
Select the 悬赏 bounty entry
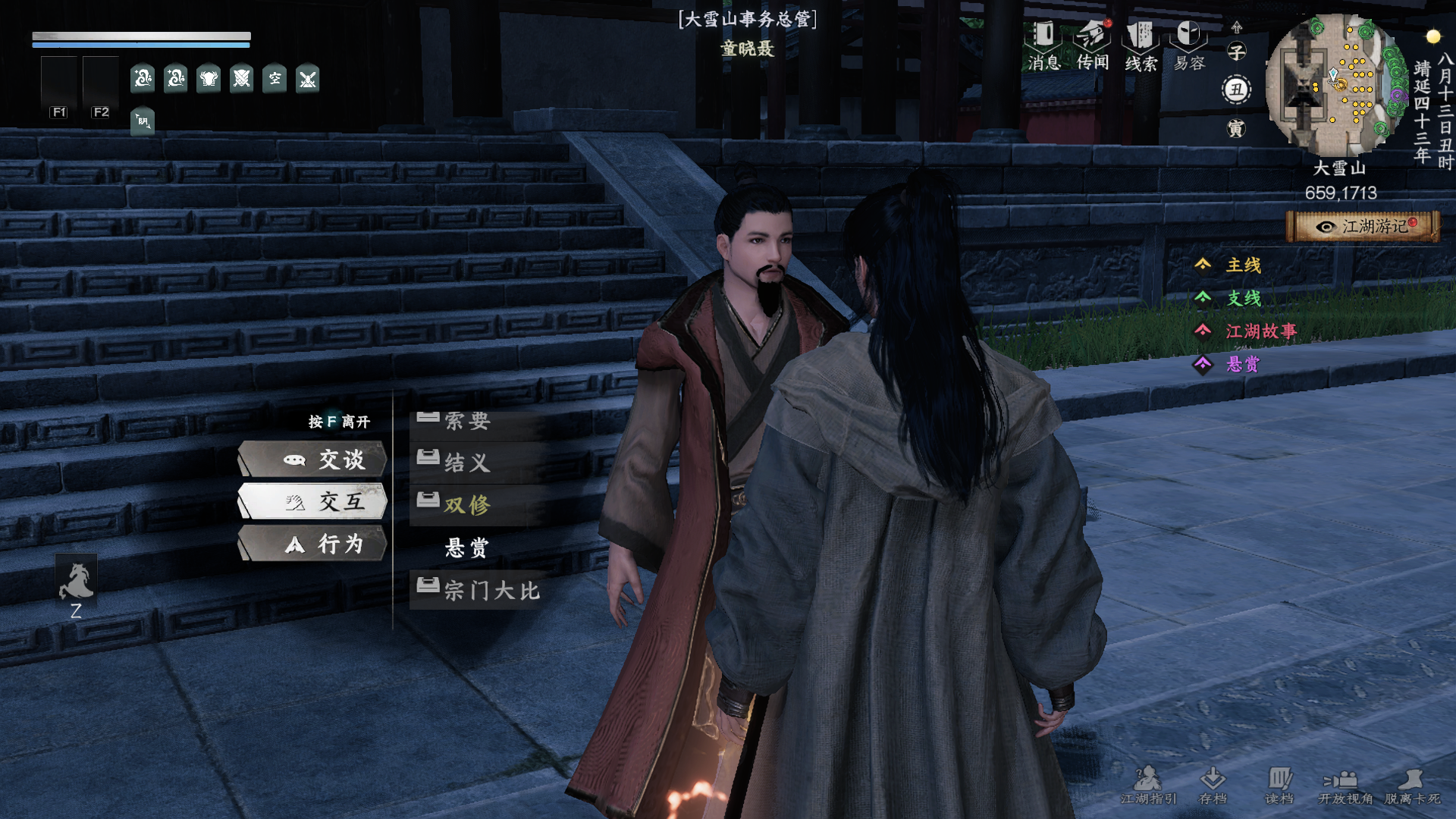coord(467,548)
